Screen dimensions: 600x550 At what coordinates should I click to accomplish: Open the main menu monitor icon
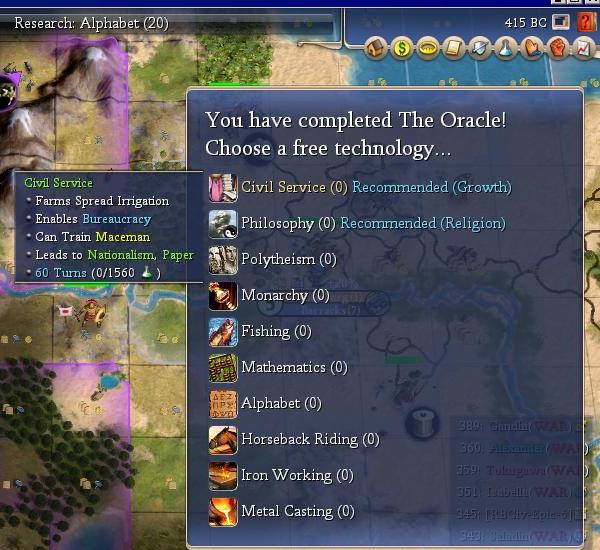coord(562,21)
